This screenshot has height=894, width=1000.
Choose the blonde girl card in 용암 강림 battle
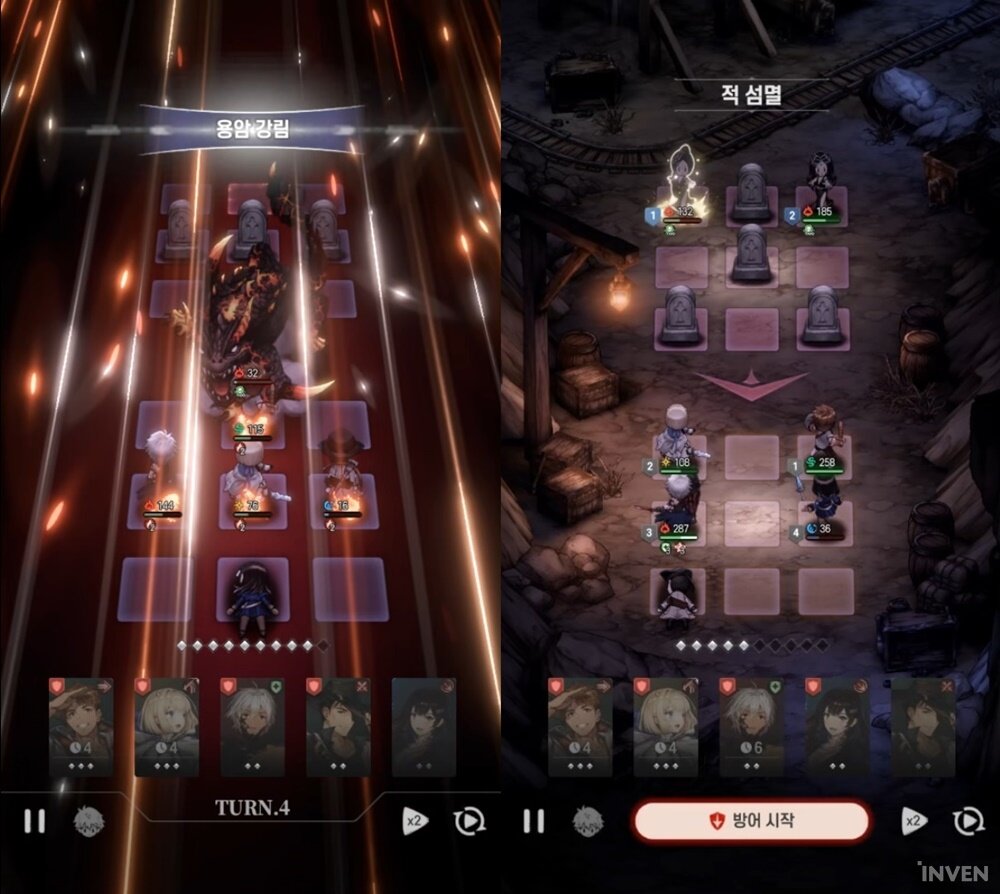(166, 727)
